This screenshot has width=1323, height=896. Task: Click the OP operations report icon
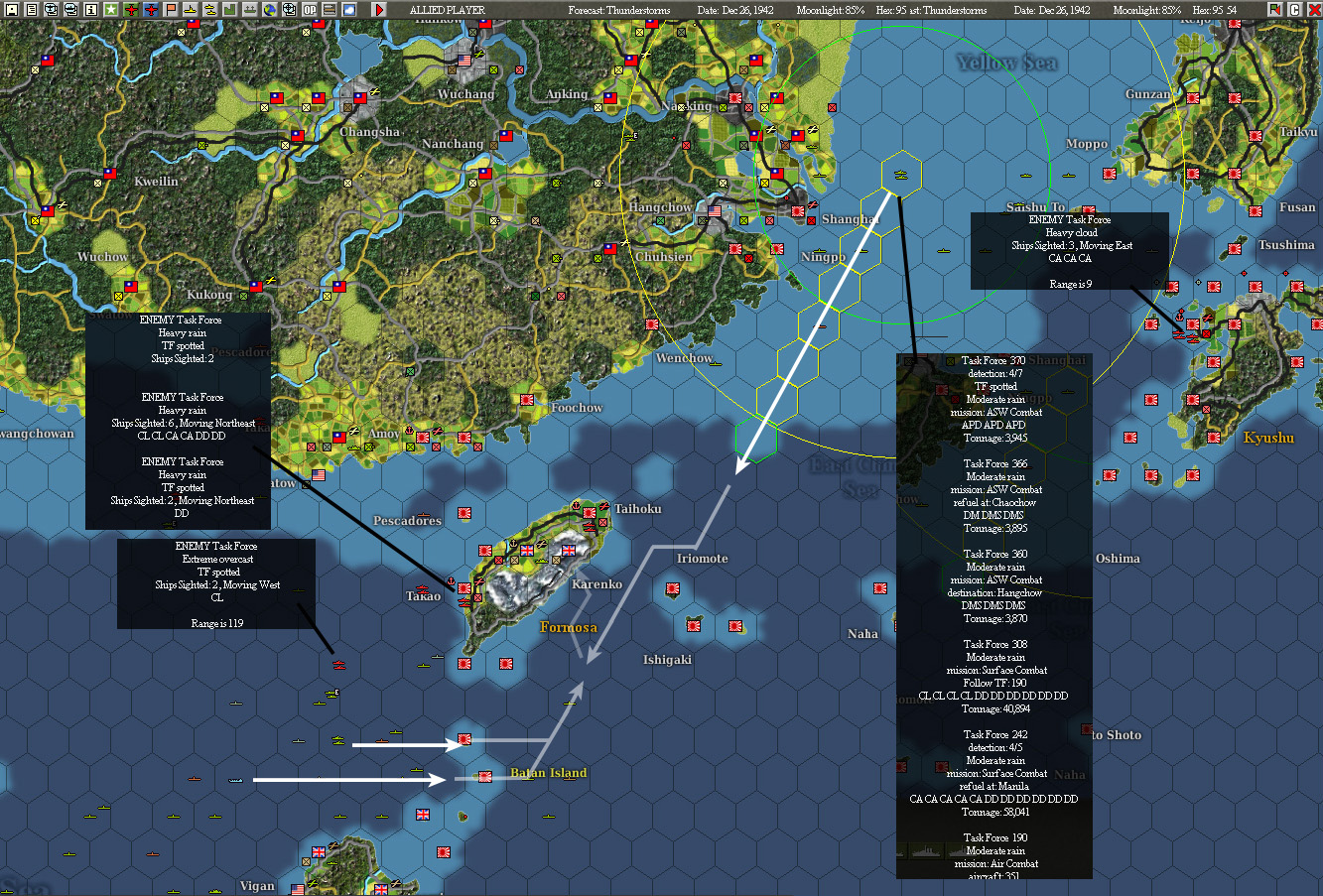point(311,11)
